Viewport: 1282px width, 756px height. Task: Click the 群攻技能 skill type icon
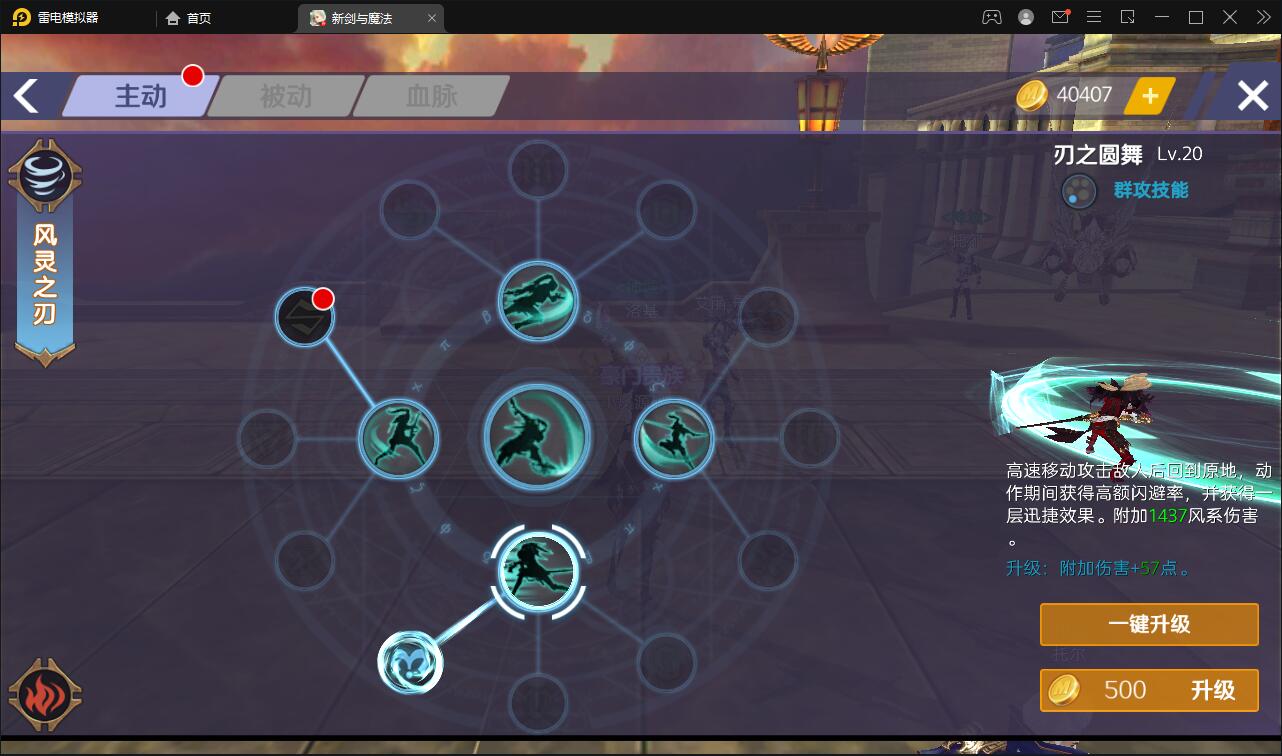1077,190
